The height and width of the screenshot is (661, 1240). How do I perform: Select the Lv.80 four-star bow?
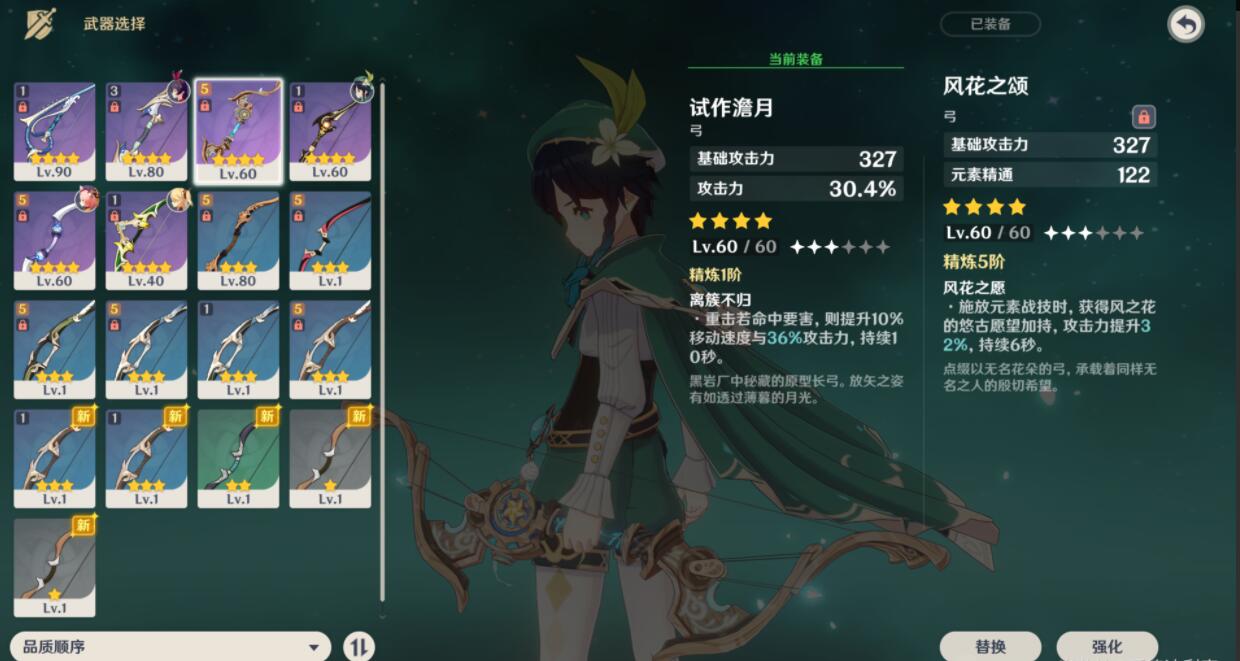coord(147,131)
